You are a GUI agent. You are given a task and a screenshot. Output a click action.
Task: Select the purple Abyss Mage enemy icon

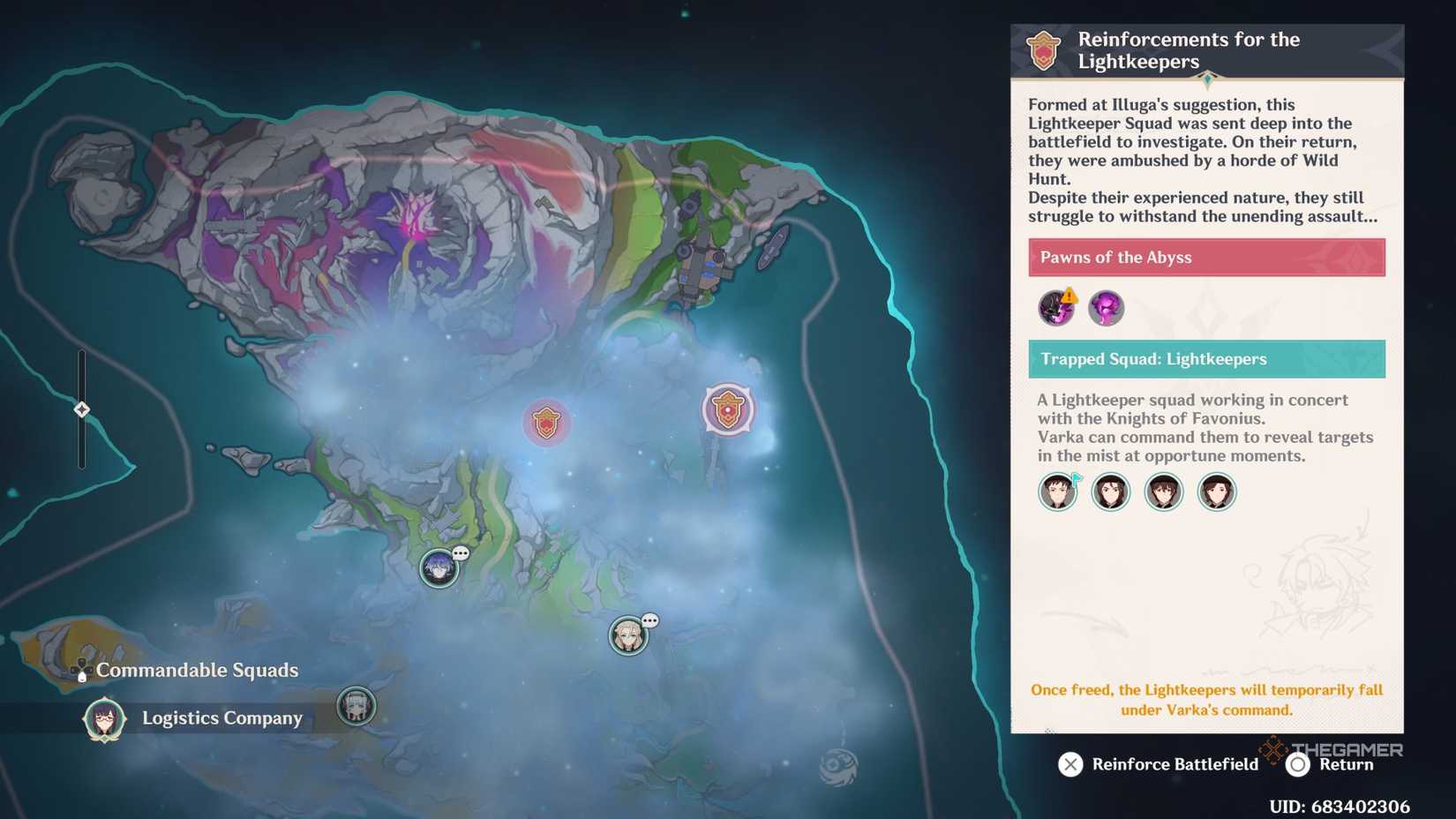point(1107,308)
